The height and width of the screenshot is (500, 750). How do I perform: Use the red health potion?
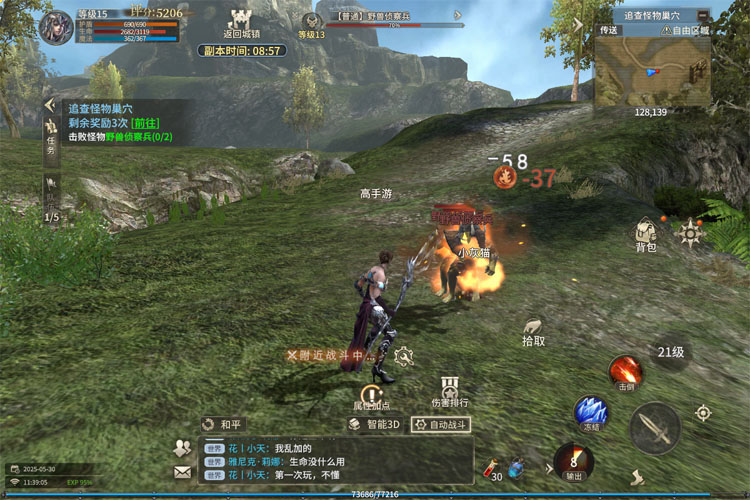click(492, 466)
